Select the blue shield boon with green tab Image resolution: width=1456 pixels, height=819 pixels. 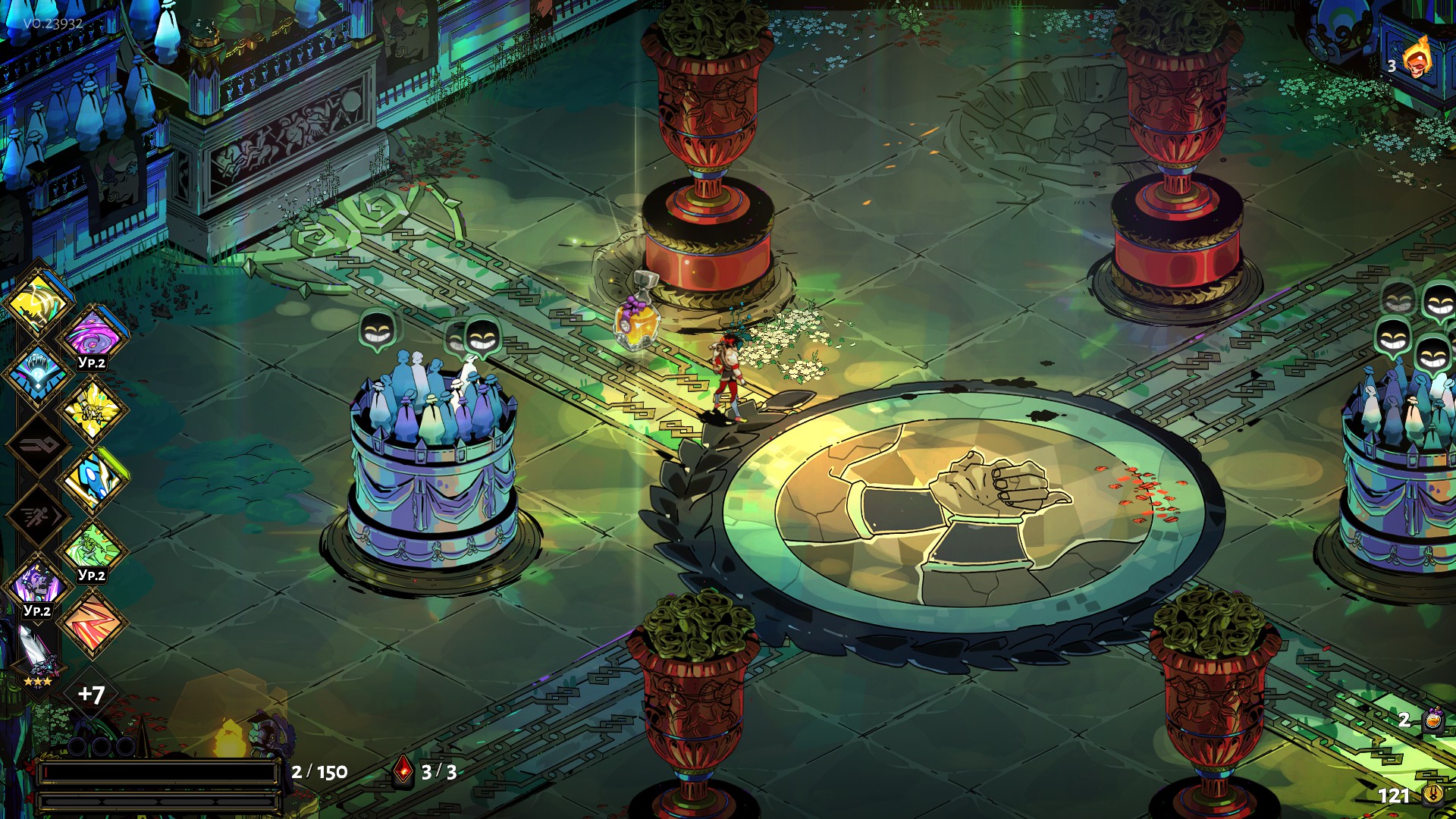[x=93, y=479]
